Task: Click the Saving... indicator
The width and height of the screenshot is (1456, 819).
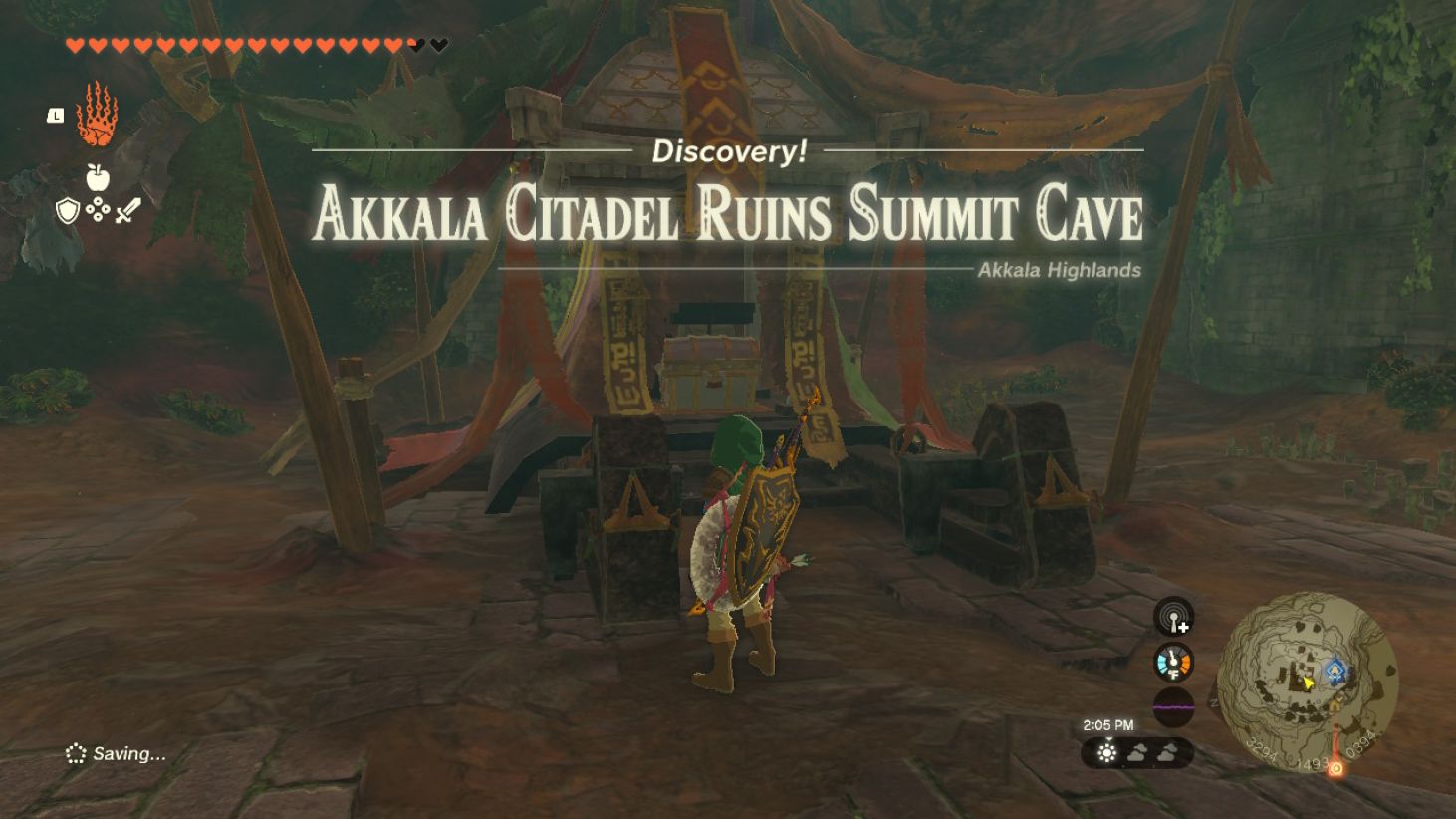Action: 113,752
